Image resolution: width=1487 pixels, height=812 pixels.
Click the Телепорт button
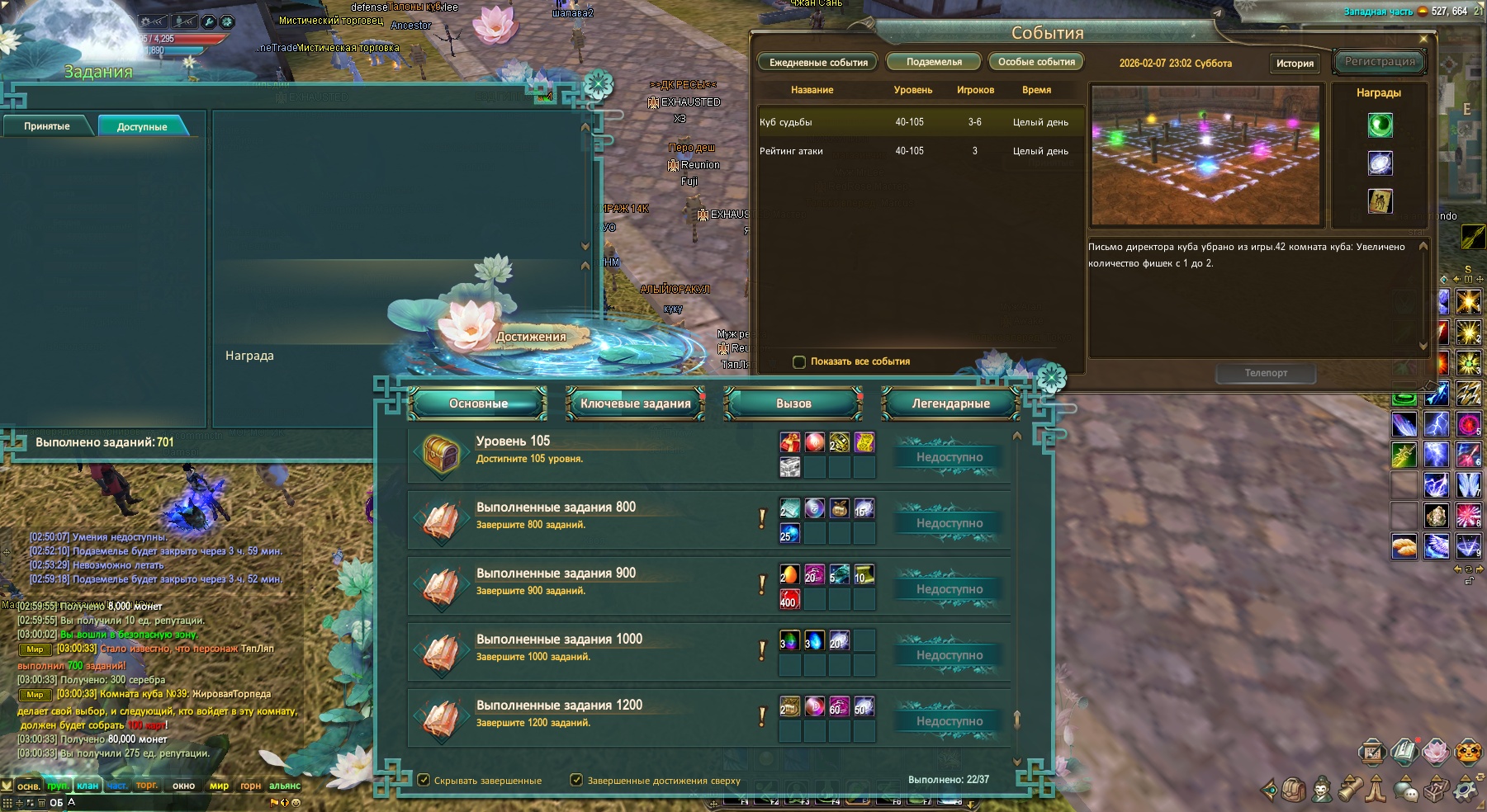(x=1266, y=373)
